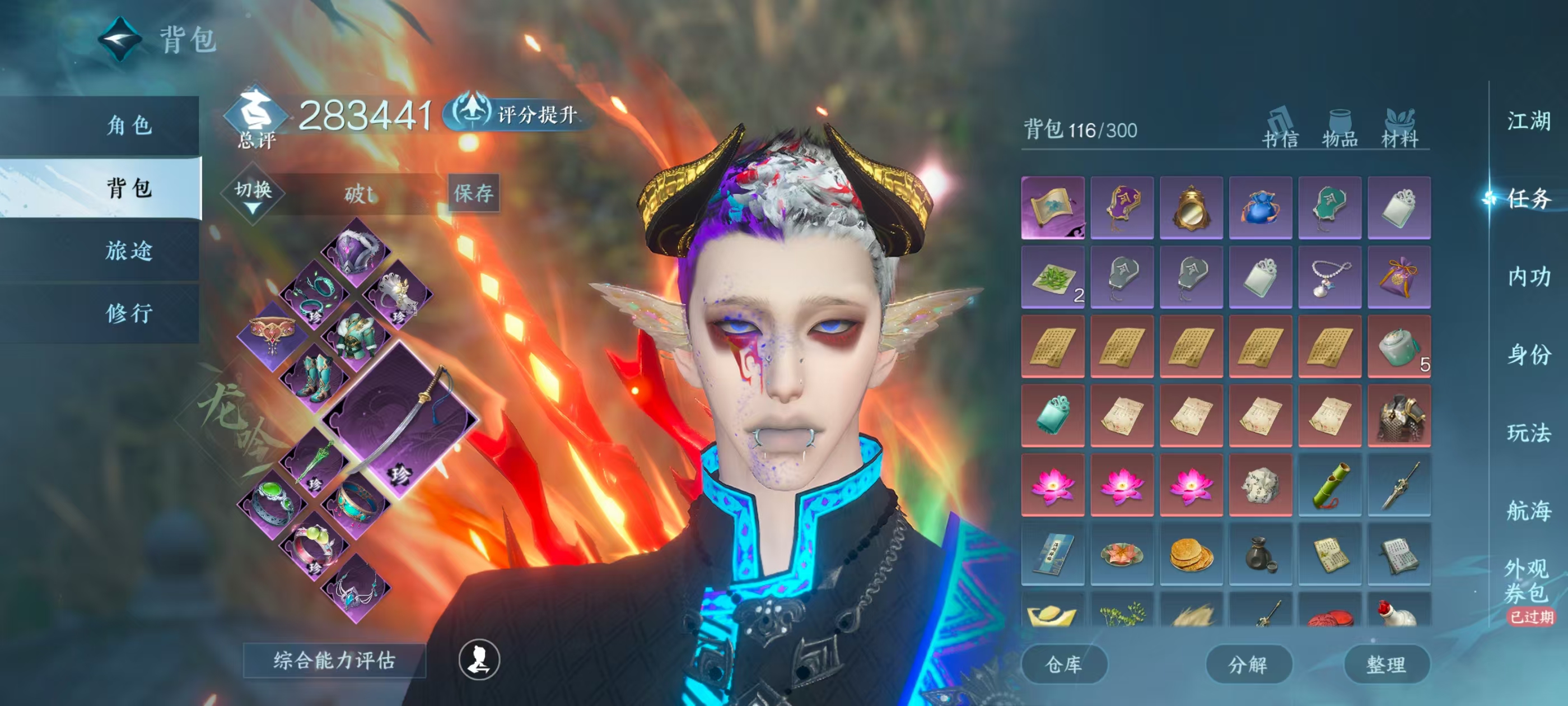Select the golden mirror item
The height and width of the screenshot is (706, 1568).
tap(1191, 208)
